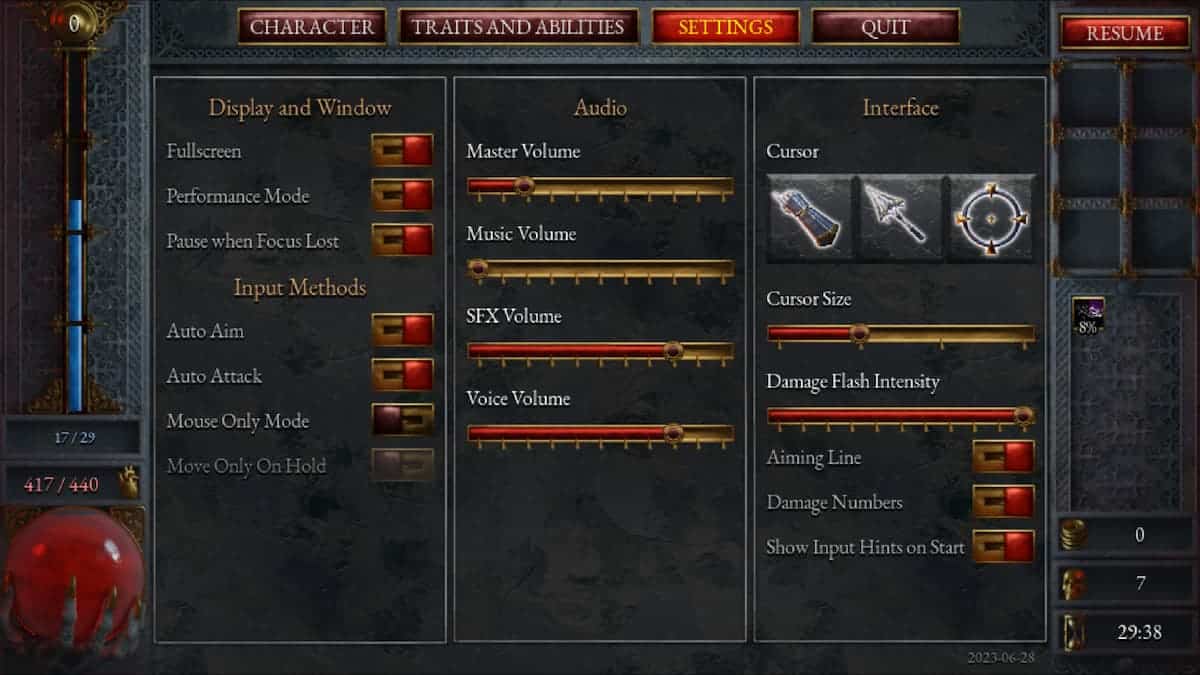Screen dimensions: 1200x675
Task: Toggle the Fullscreen switch
Action: (402, 151)
